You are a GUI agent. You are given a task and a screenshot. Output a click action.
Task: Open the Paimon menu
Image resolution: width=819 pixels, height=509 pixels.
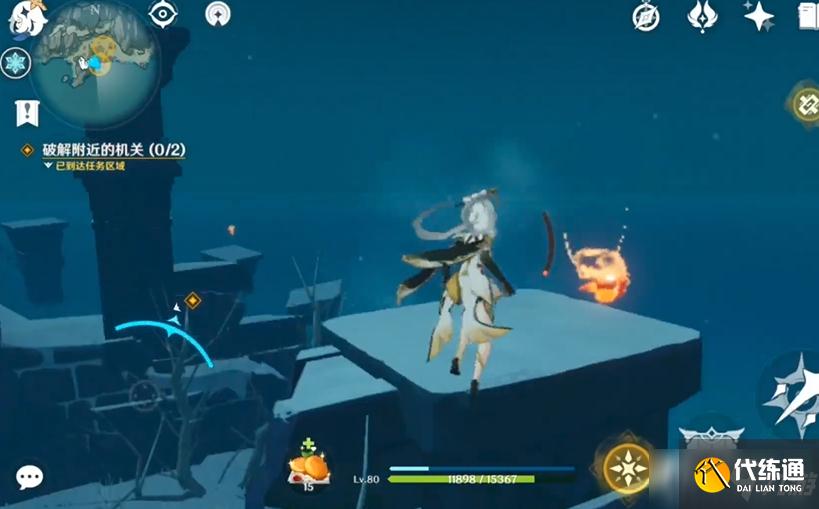click(27, 17)
